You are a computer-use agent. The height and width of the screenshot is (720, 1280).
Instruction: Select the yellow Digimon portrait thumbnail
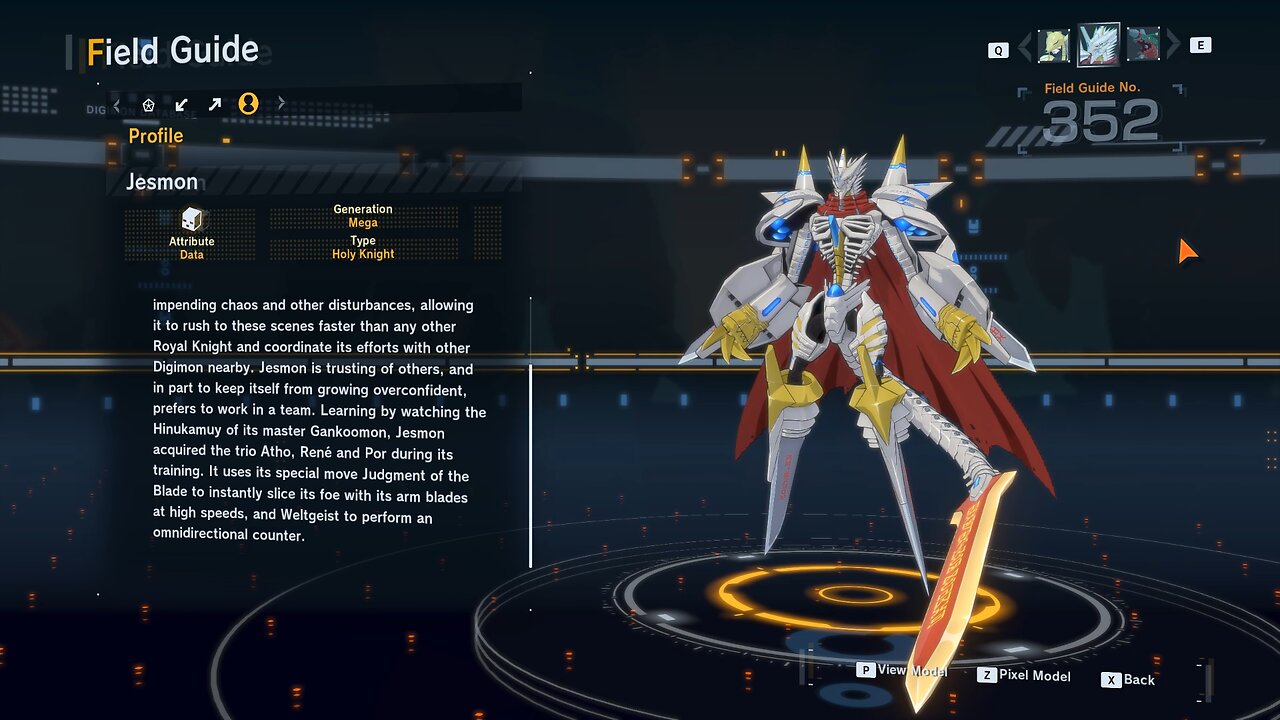pyautogui.click(x=1053, y=45)
